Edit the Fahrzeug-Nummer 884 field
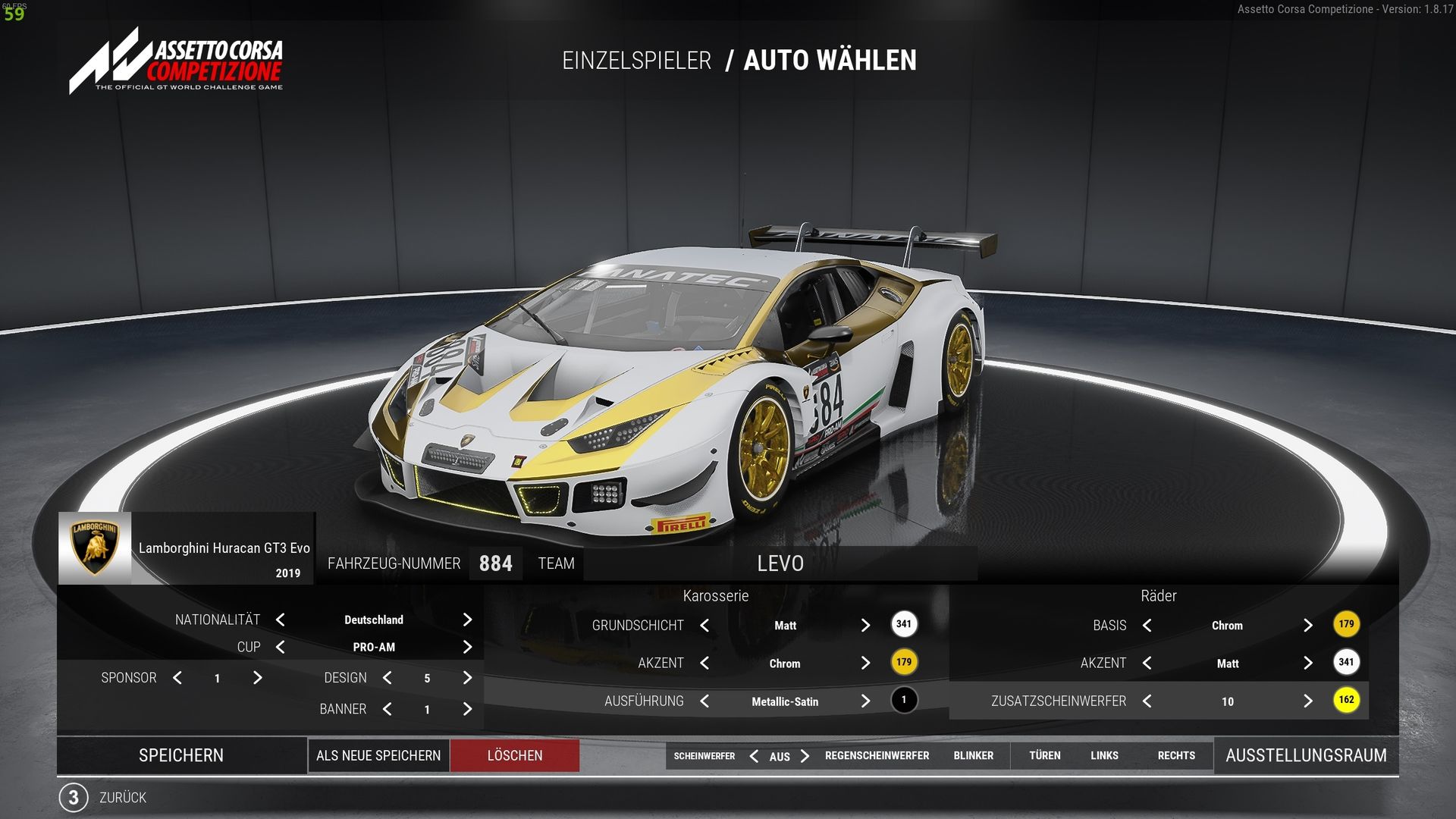 [495, 563]
